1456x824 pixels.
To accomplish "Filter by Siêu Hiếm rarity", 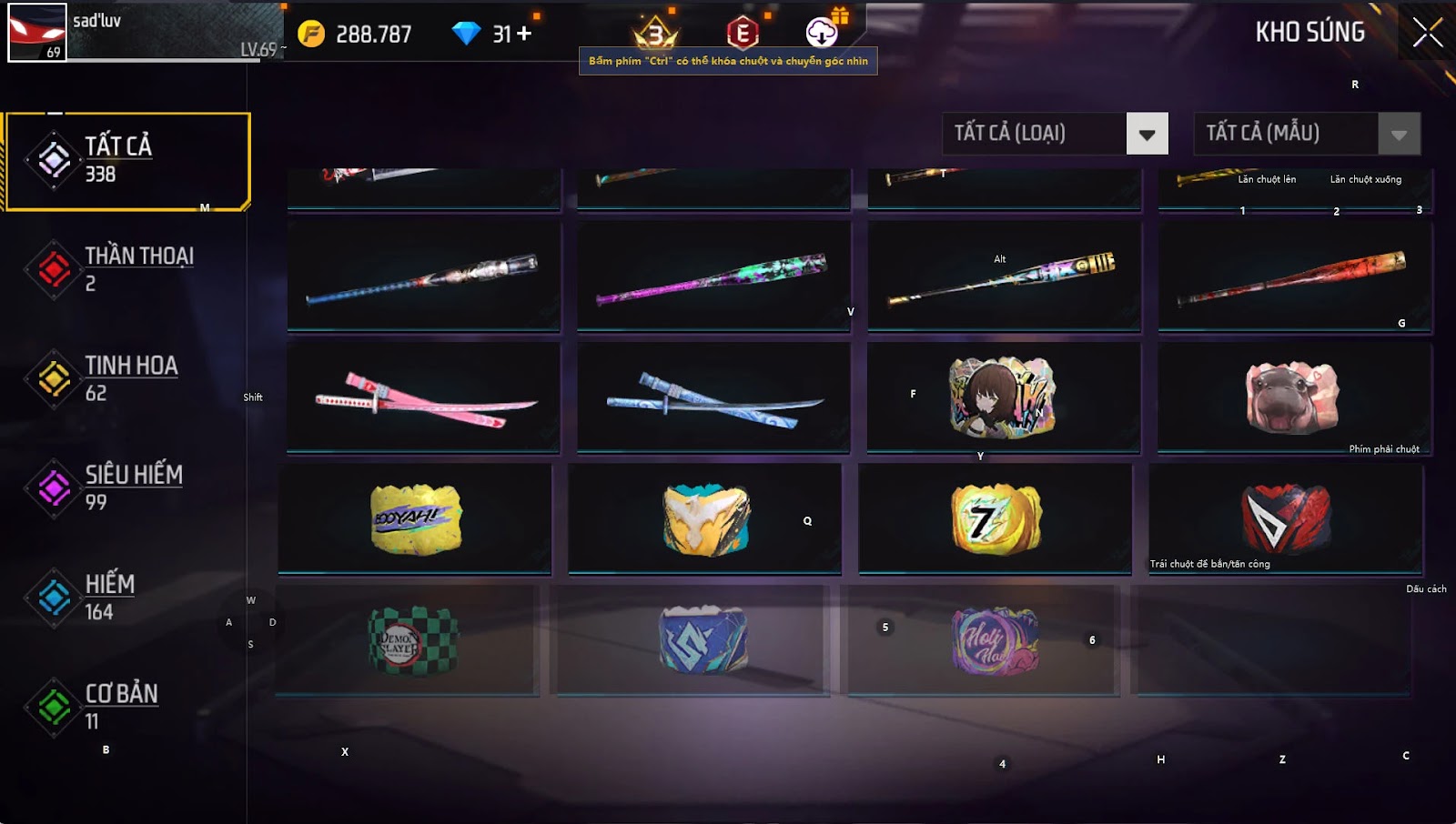I will pos(127,487).
